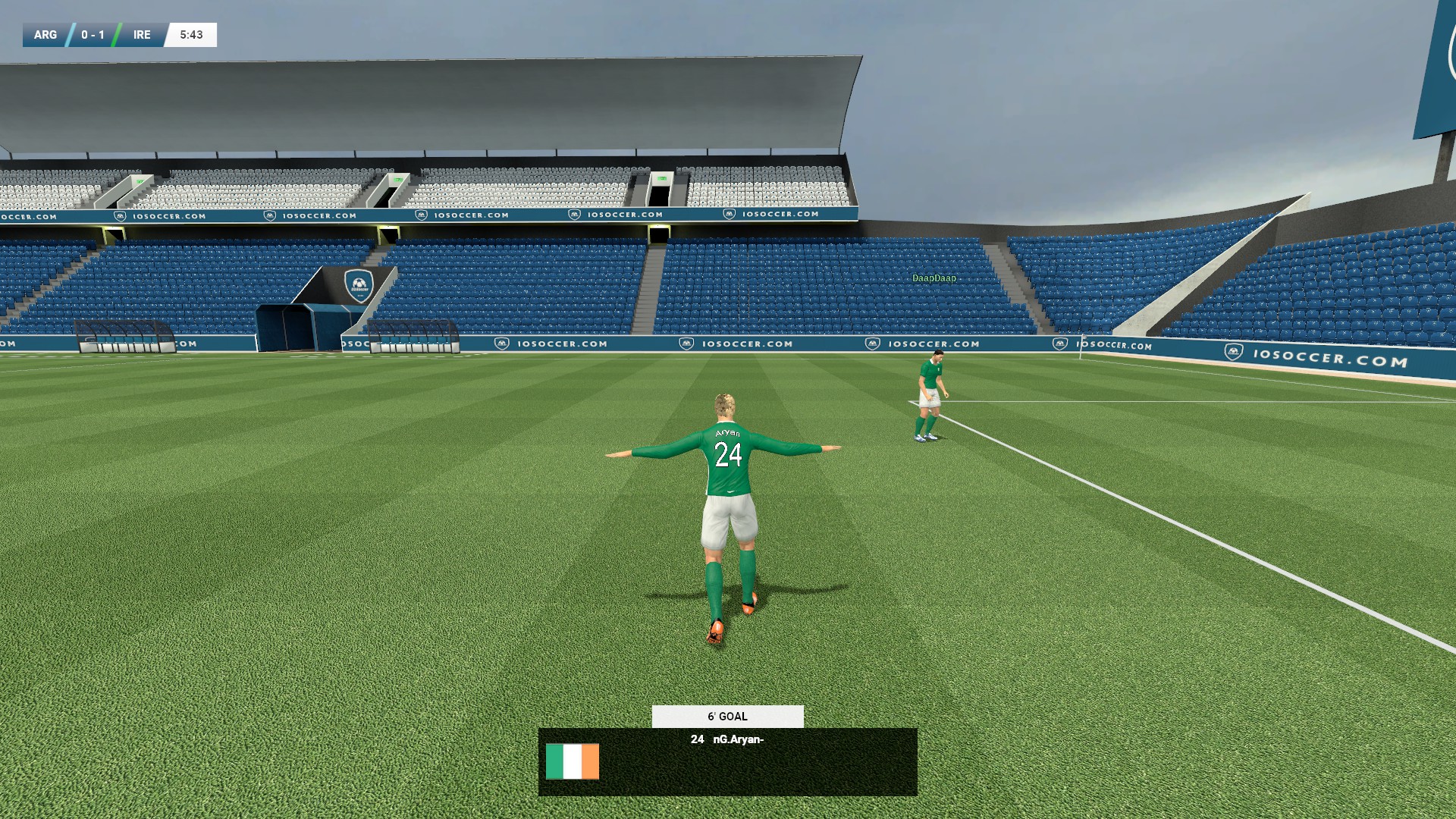
Task: Click the ARG team label on scoreboard
Action: coord(45,34)
